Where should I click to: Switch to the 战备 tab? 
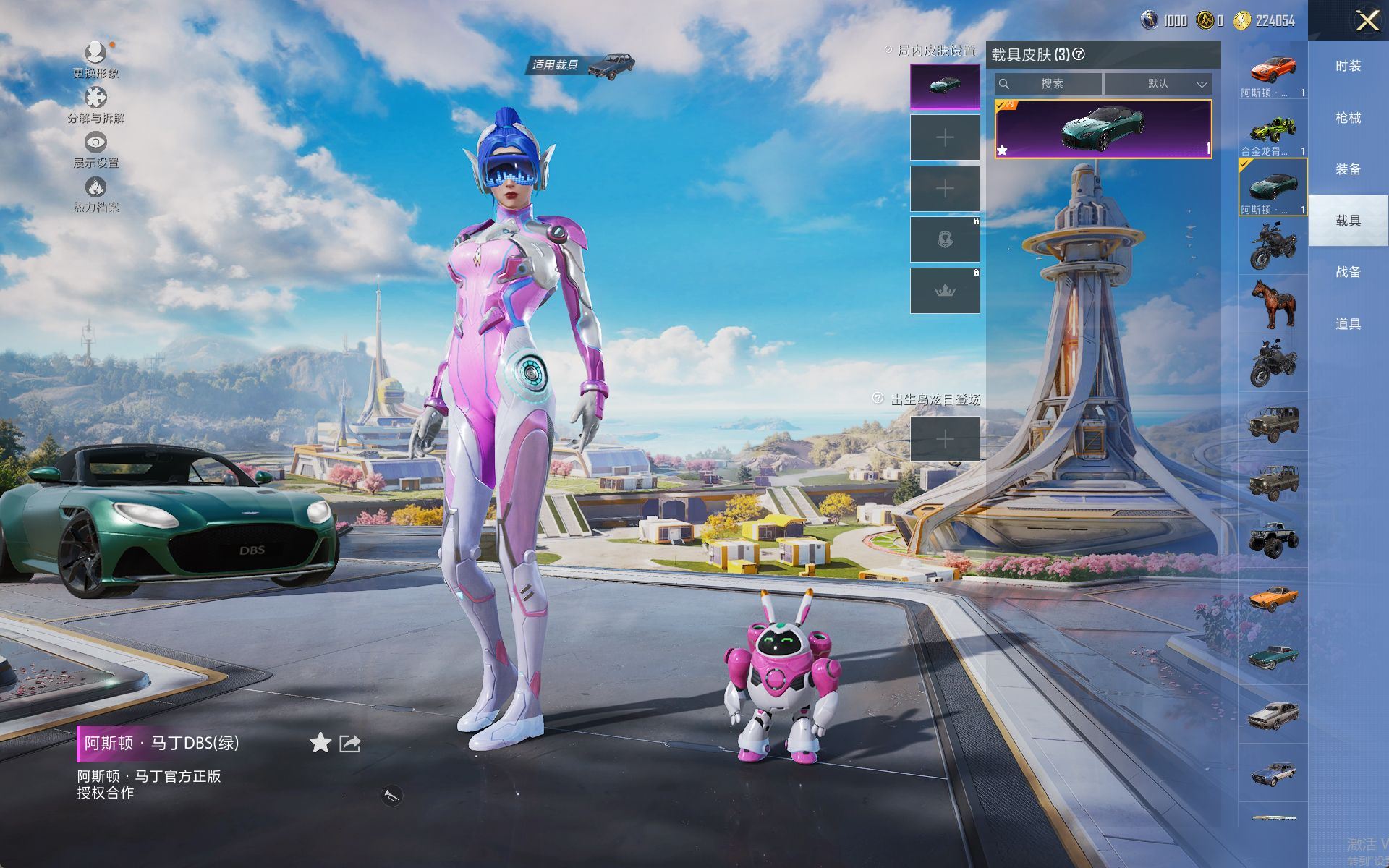tap(1348, 272)
